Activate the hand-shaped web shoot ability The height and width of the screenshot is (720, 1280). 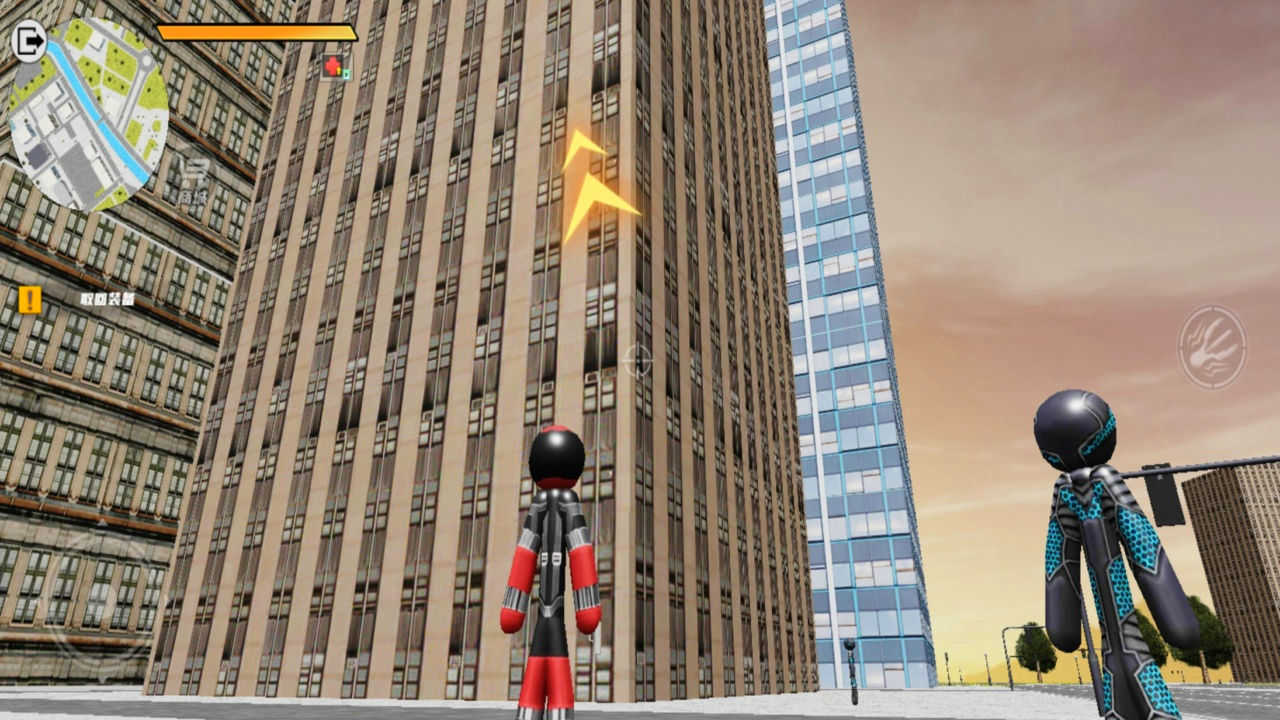pyautogui.click(x=1212, y=347)
